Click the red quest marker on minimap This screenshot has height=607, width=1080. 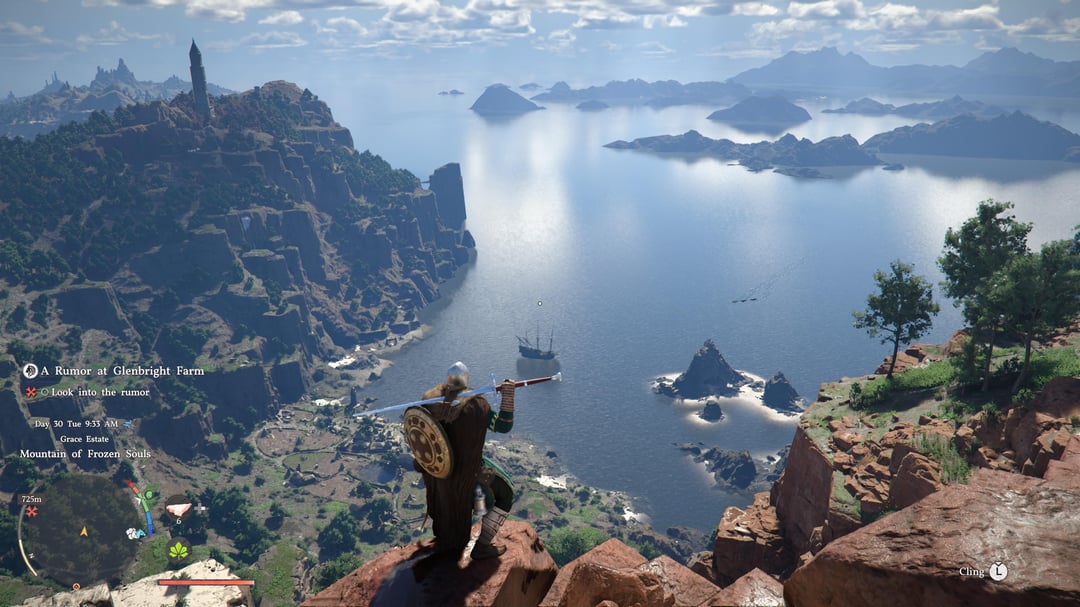(32, 511)
